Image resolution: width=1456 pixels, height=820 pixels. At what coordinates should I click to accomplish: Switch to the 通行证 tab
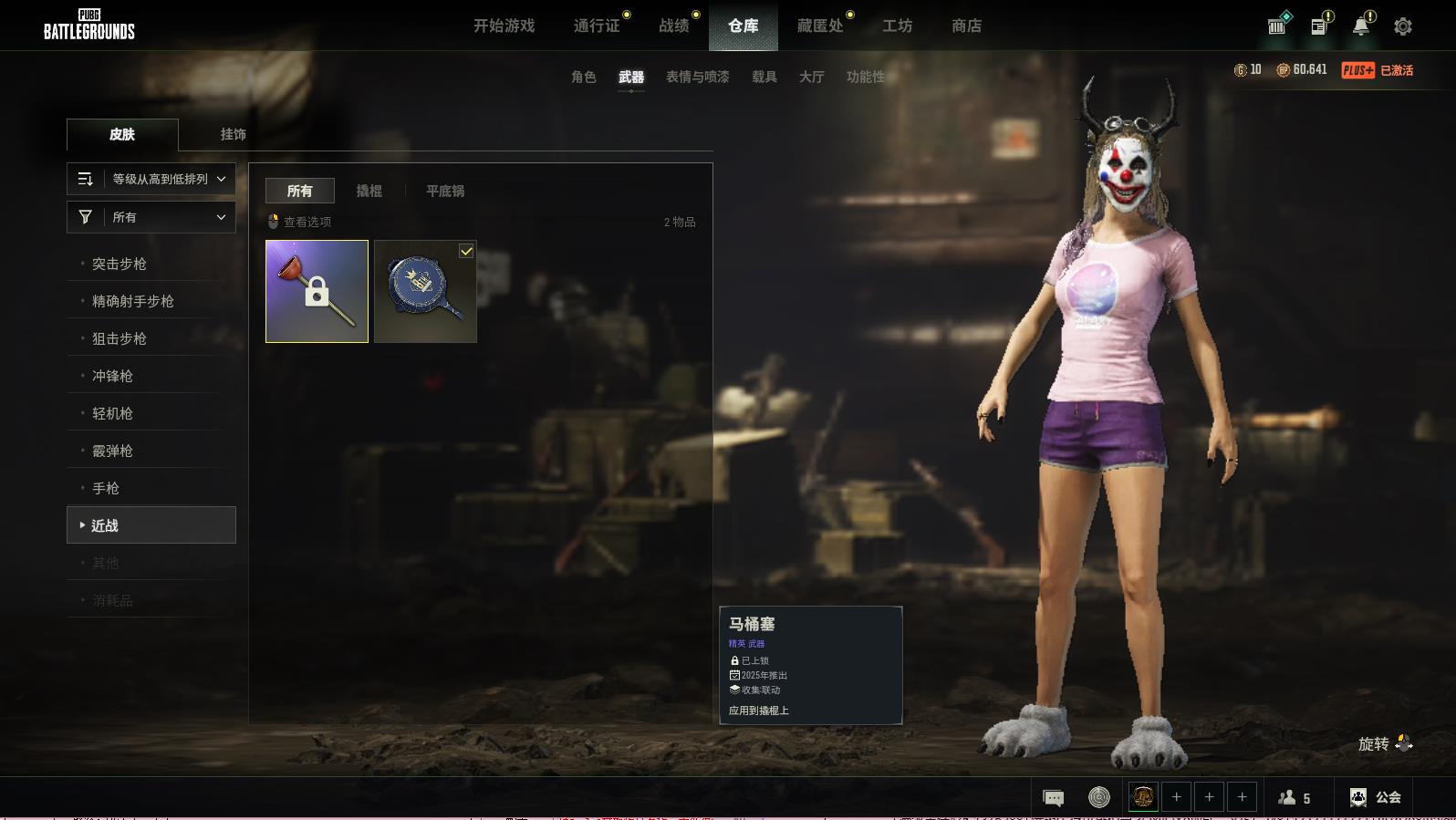pyautogui.click(x=597, y=26)
